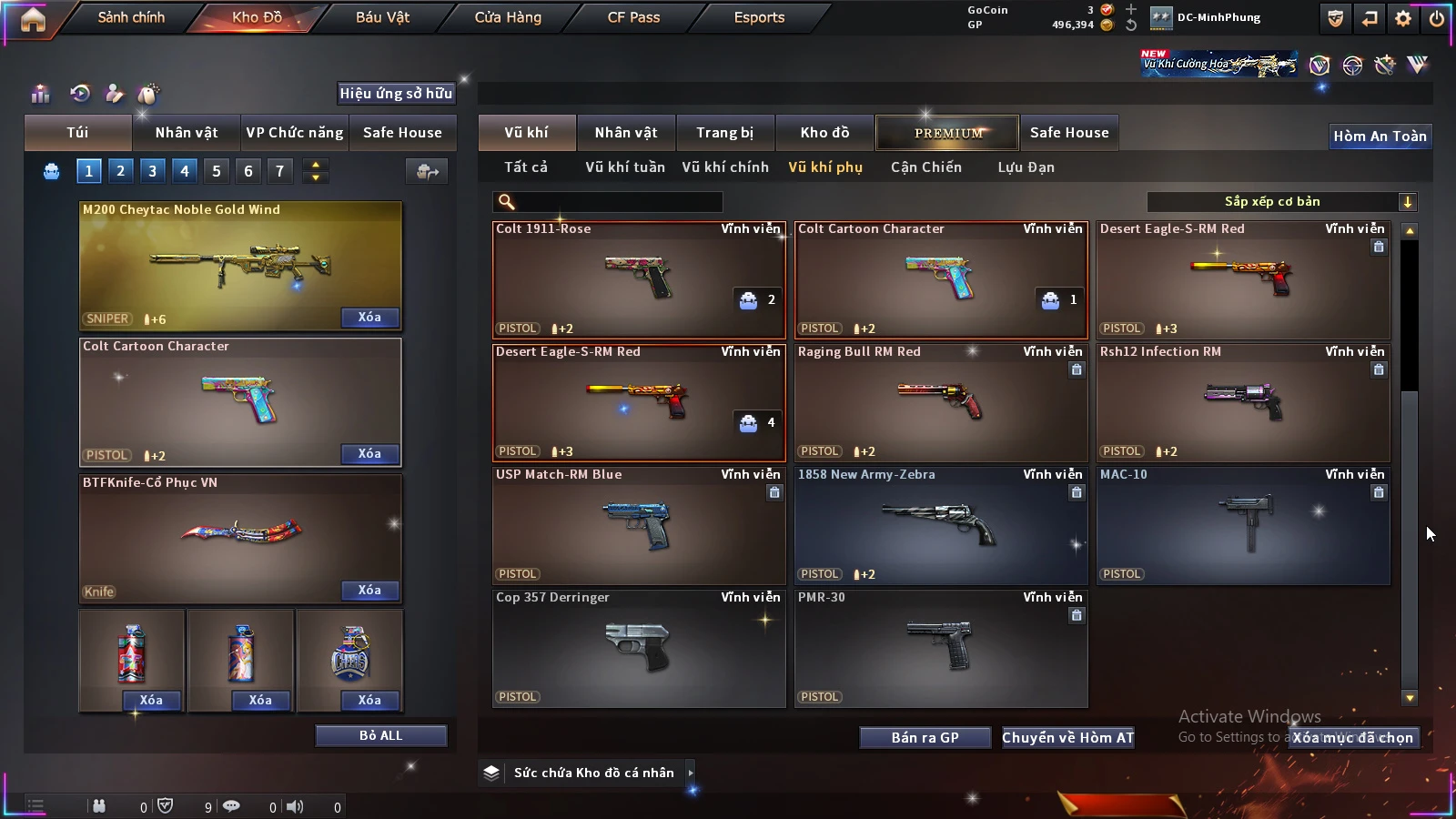Switch to Esports menu
This screenshot has width=1456, height=819.
pyautogui.click(x=759, y=17)
